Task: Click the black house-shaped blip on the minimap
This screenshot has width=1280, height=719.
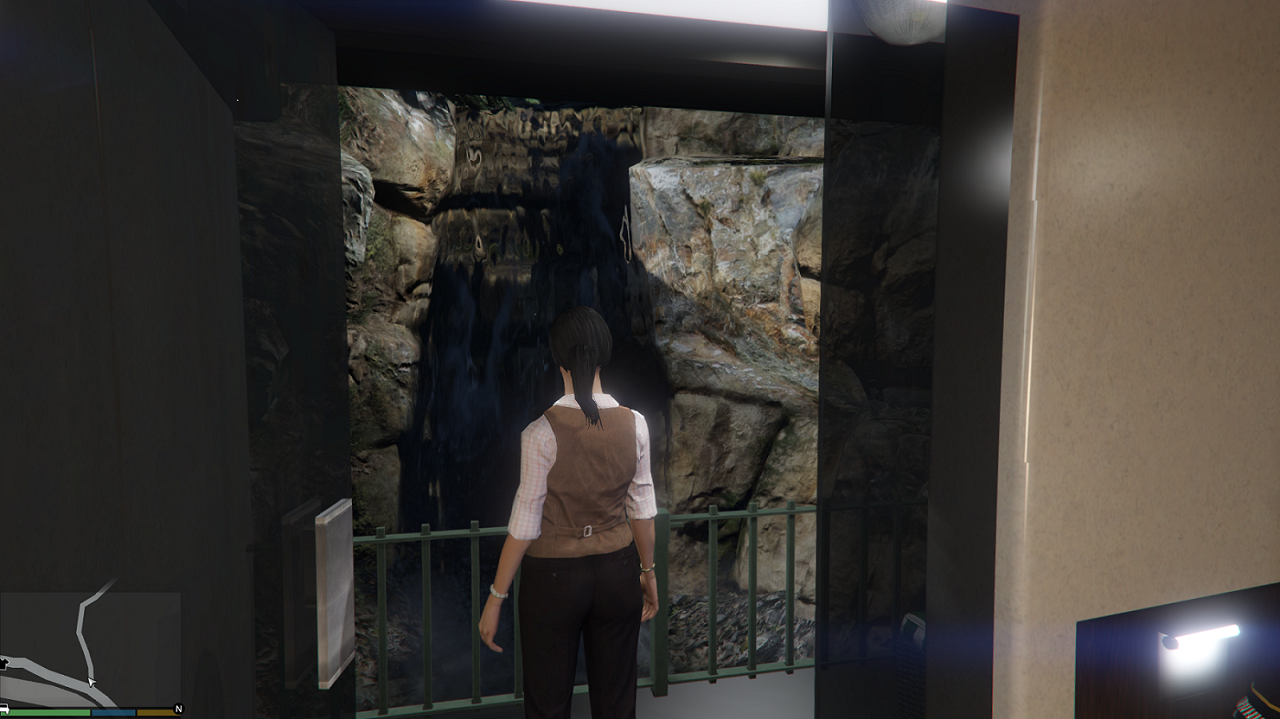Action: point(5,662)
